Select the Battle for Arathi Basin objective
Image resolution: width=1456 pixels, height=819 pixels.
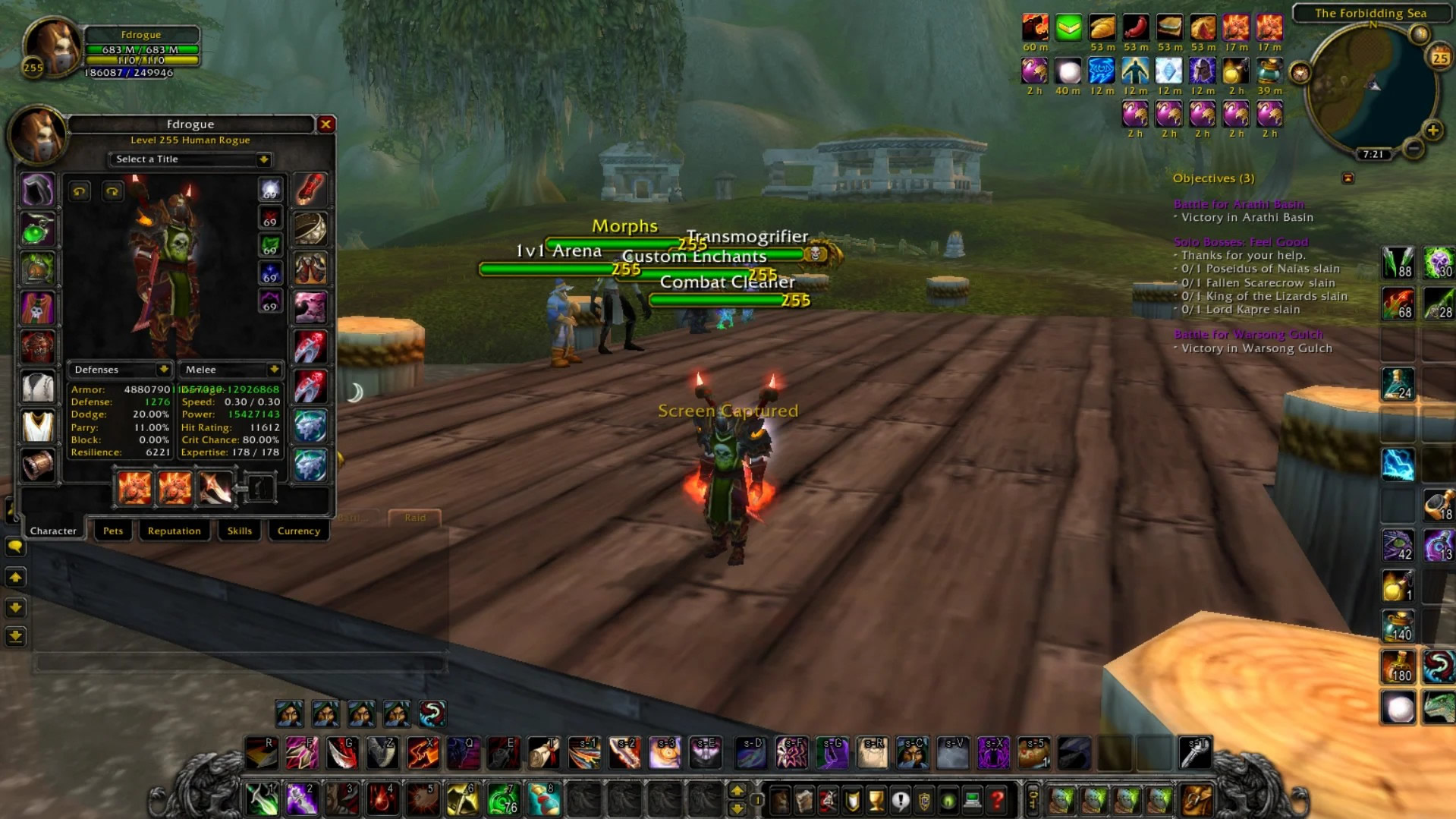(1238, 203)
